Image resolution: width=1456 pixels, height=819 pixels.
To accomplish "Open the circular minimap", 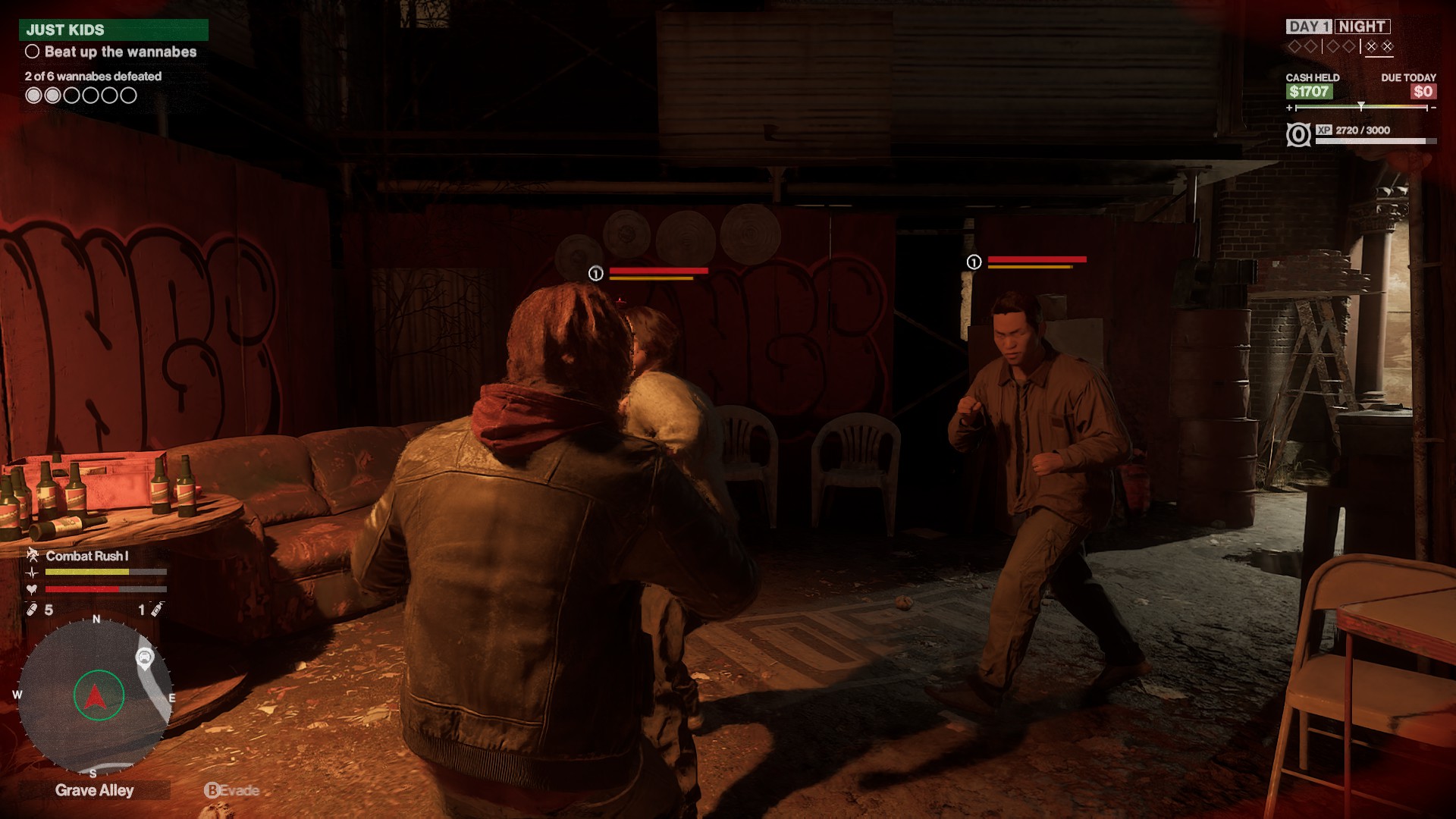I will click(94, 696).
